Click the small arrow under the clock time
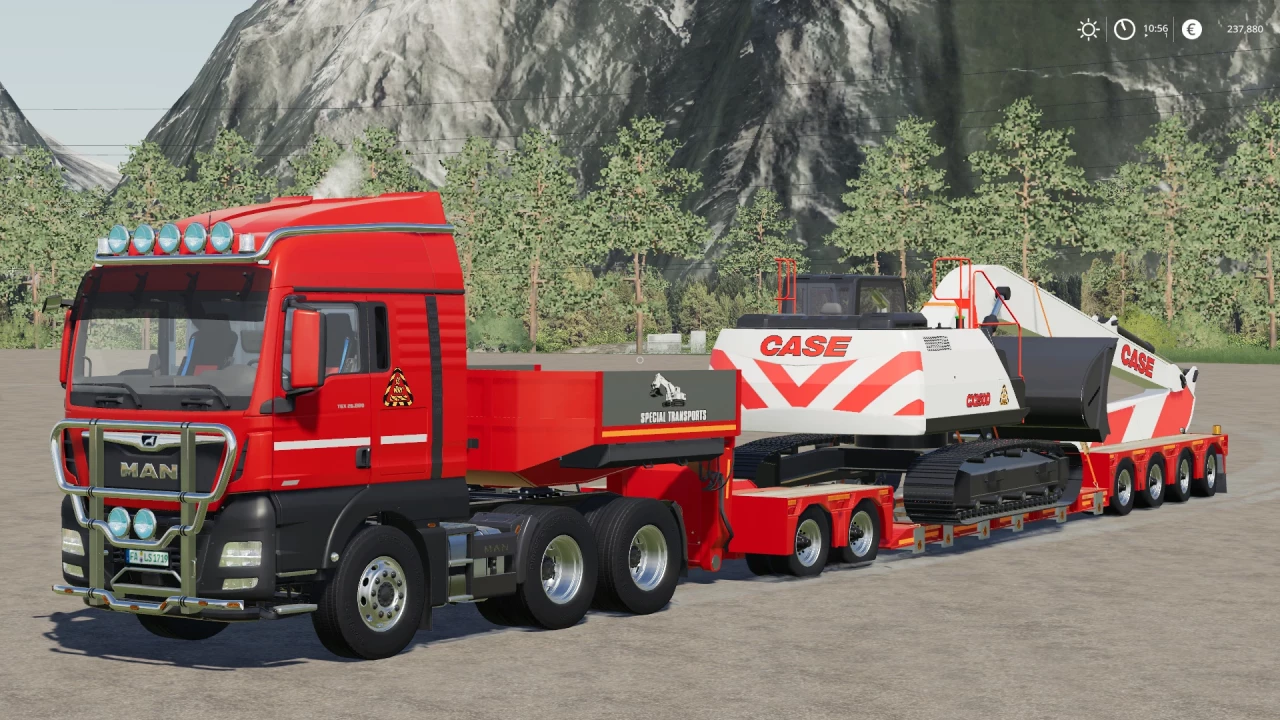The width and height of the screenshot is (1280, 720). click(x=1146, y=36)
